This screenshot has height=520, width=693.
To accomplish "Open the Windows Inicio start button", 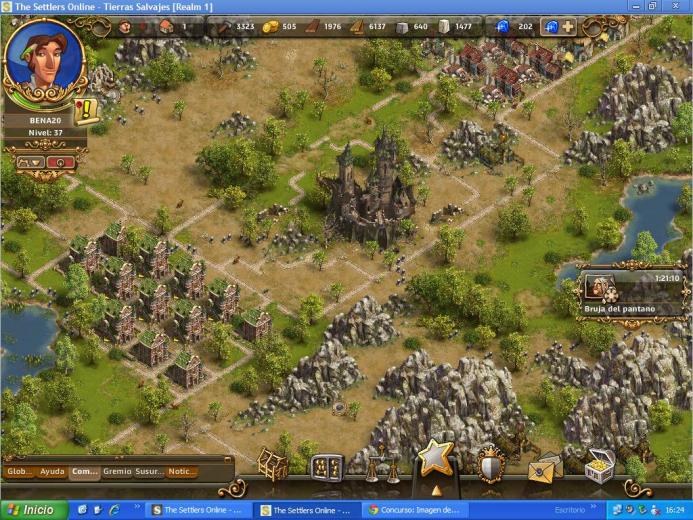I will [34, 510].
